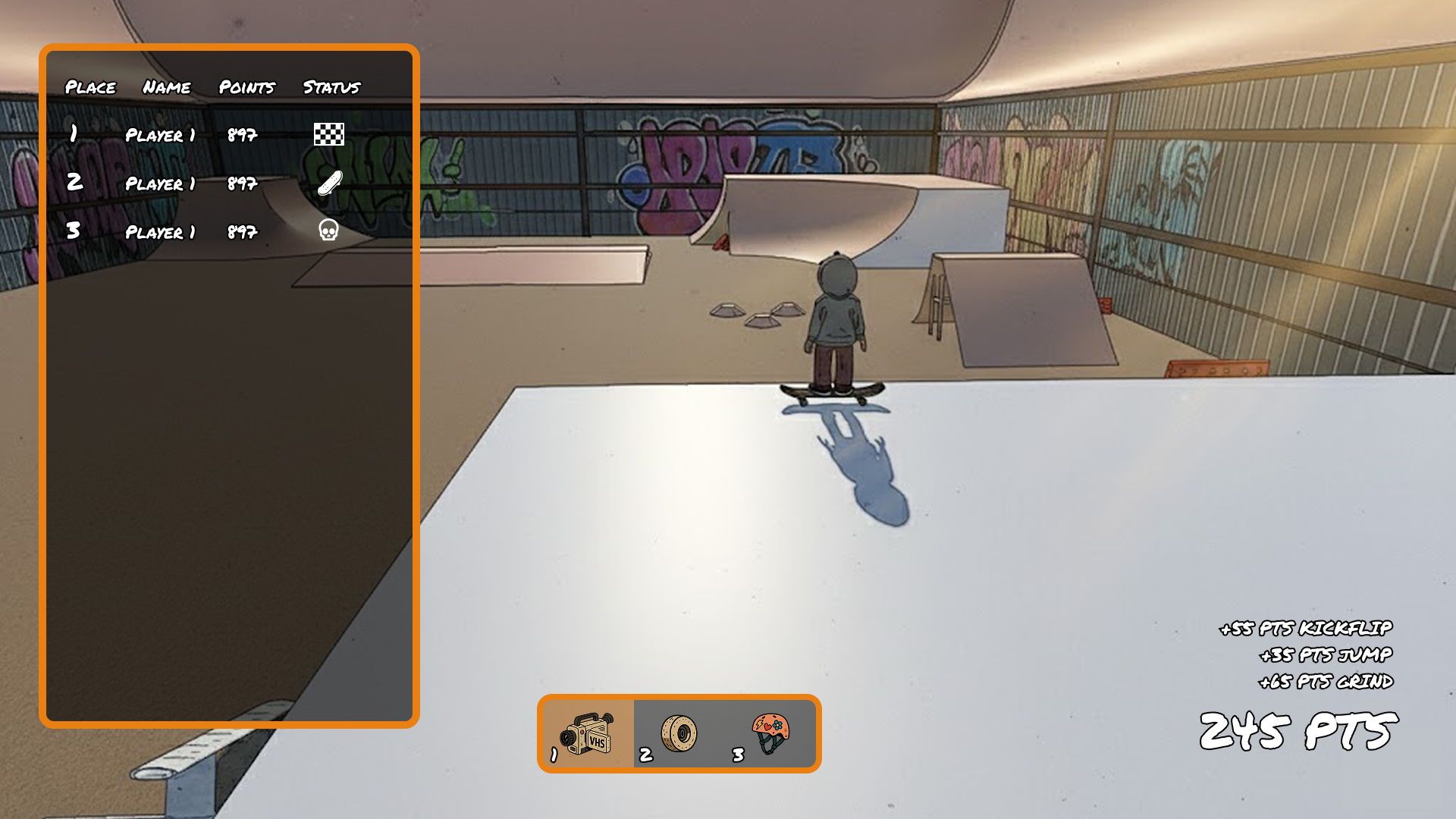Viewport: 1456px width, 819px height.
Task: Click the Place column header
Action: tap(91, 87)
